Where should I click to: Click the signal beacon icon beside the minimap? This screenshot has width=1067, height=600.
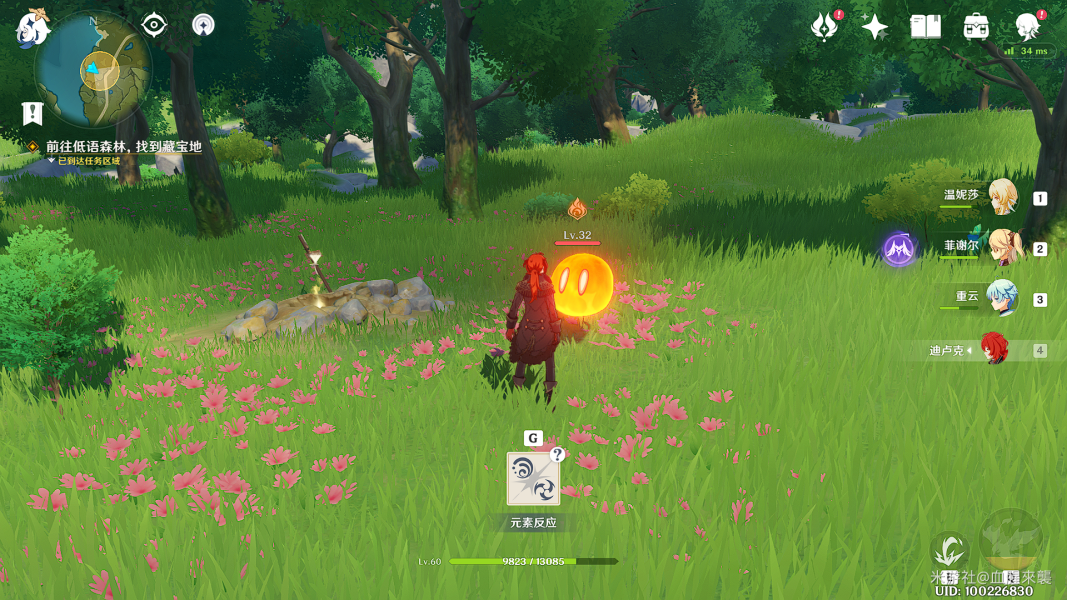click(x=203, y=25)
